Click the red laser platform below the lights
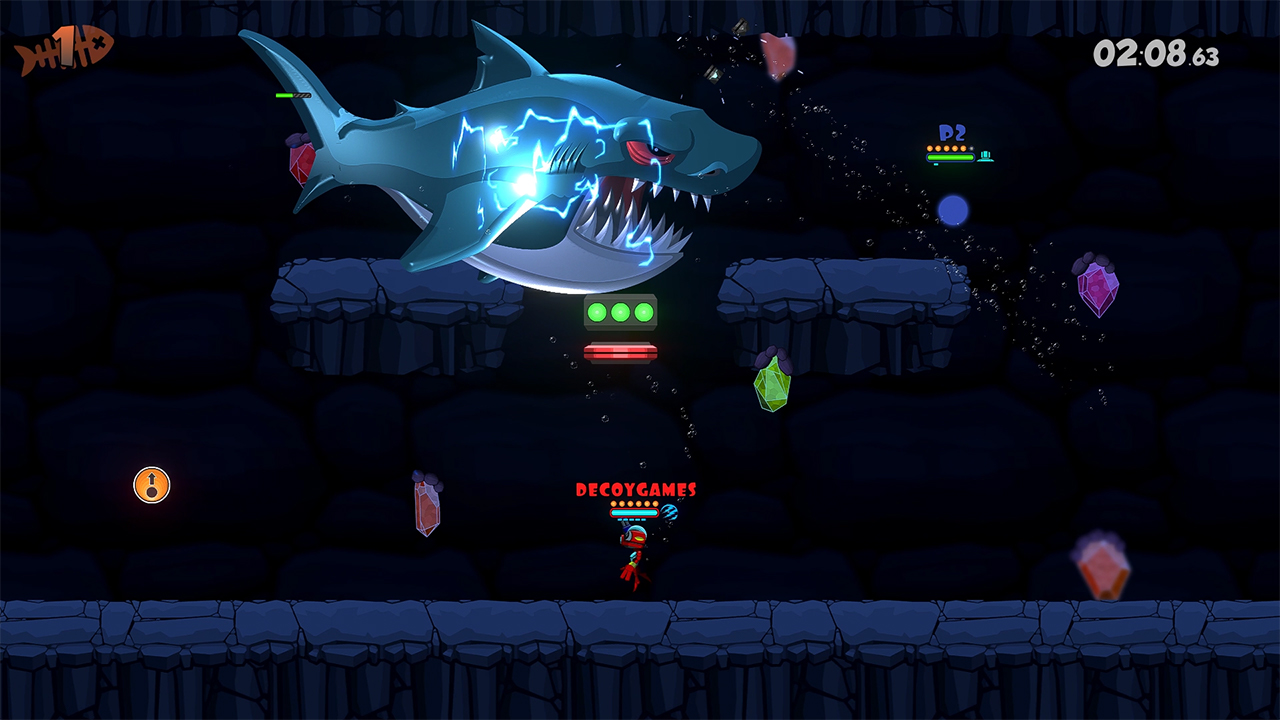This screenshot has height=720, width=1280. 622,350
